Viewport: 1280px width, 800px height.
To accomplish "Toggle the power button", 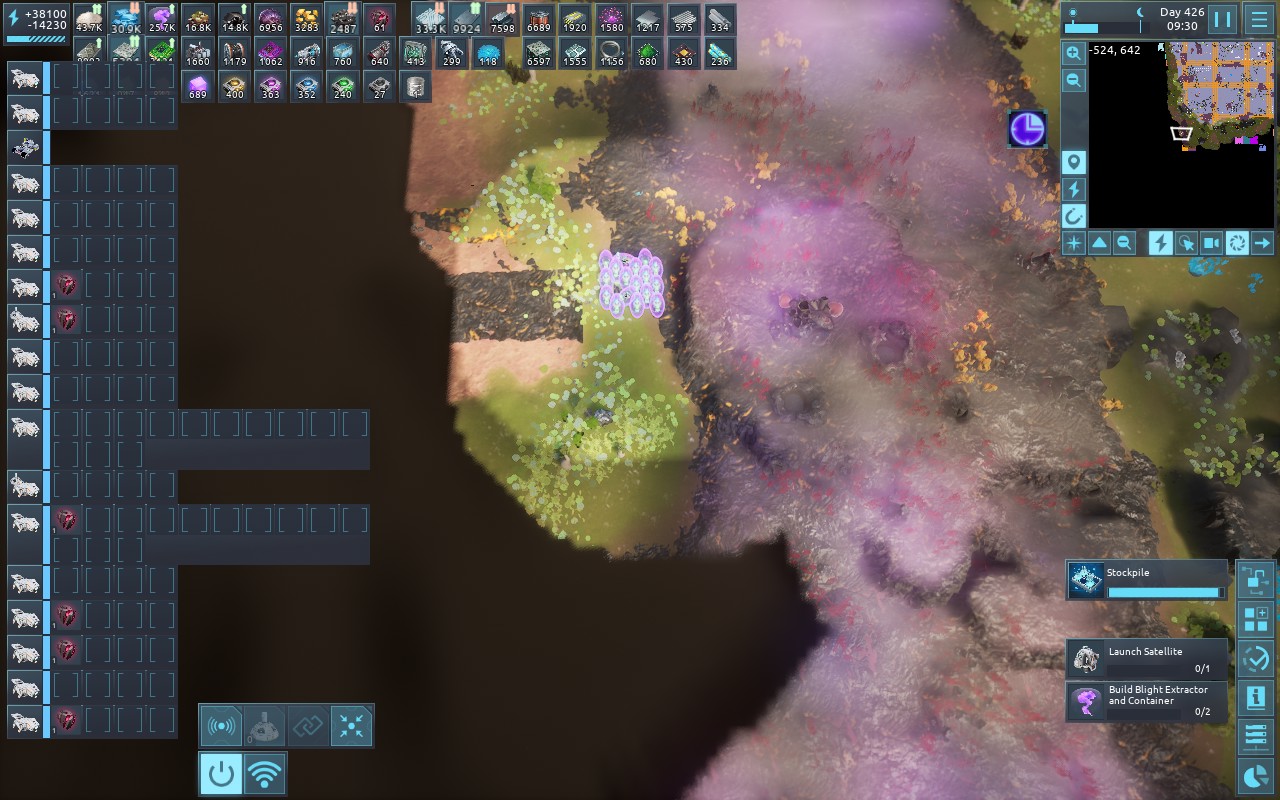I will 220,773.
